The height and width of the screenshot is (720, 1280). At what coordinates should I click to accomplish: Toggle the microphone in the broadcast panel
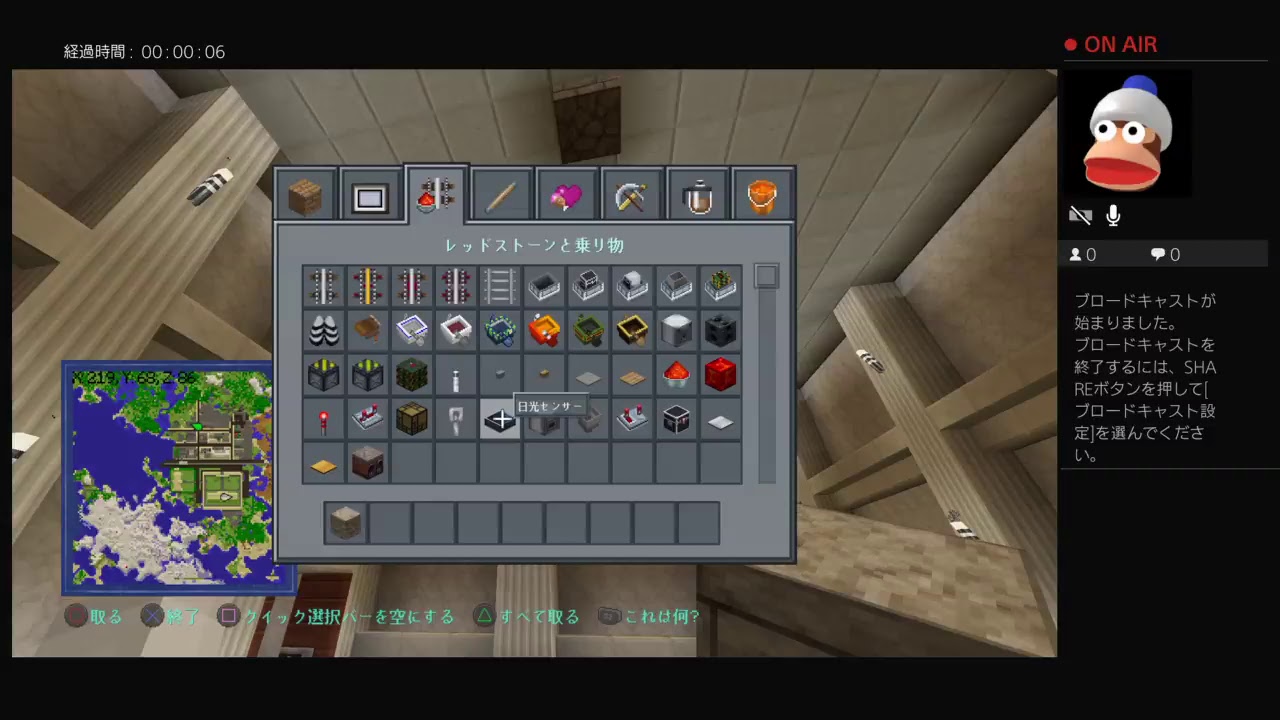[1112, 214]
